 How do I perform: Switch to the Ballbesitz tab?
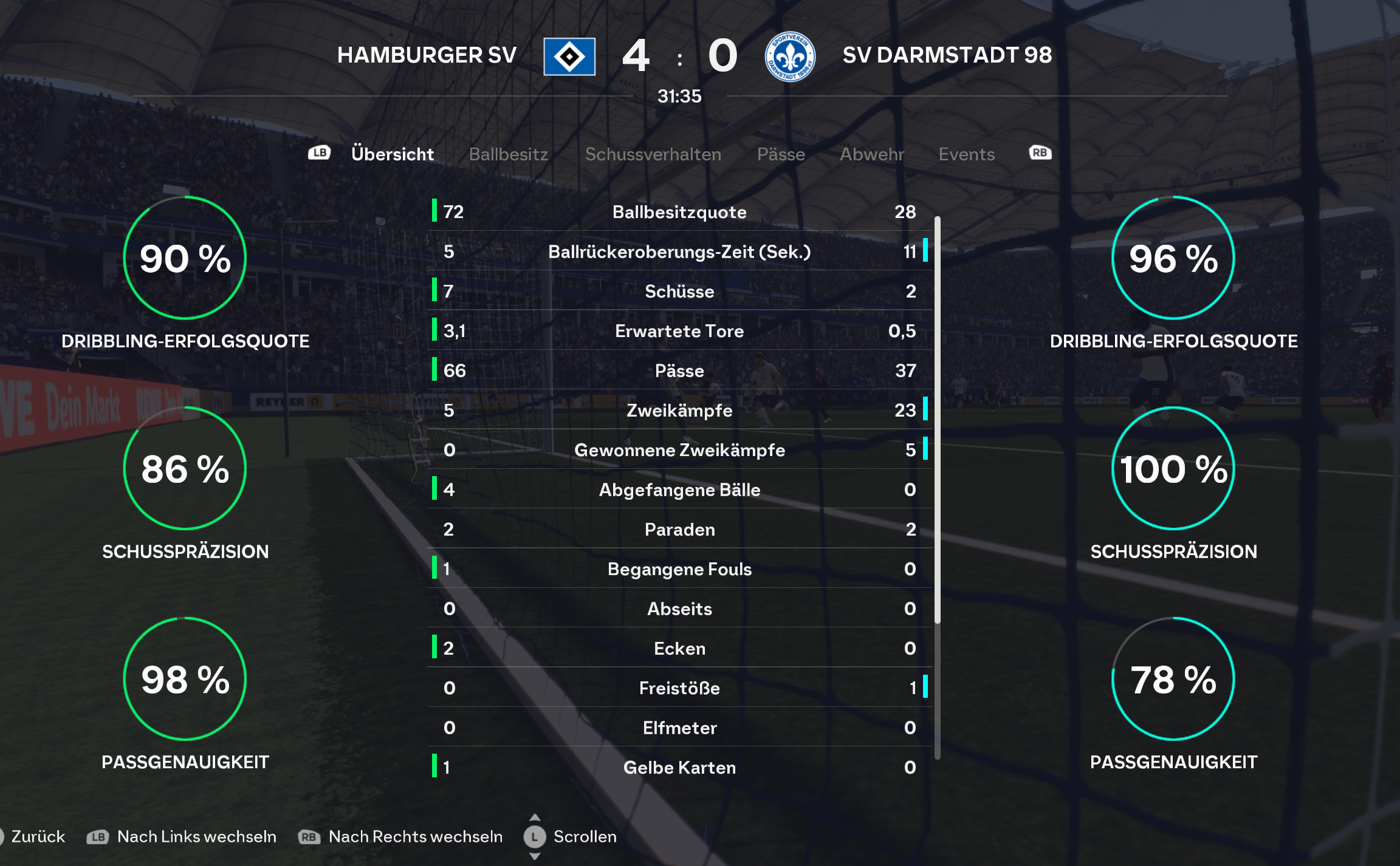click(x=508, y=154)
